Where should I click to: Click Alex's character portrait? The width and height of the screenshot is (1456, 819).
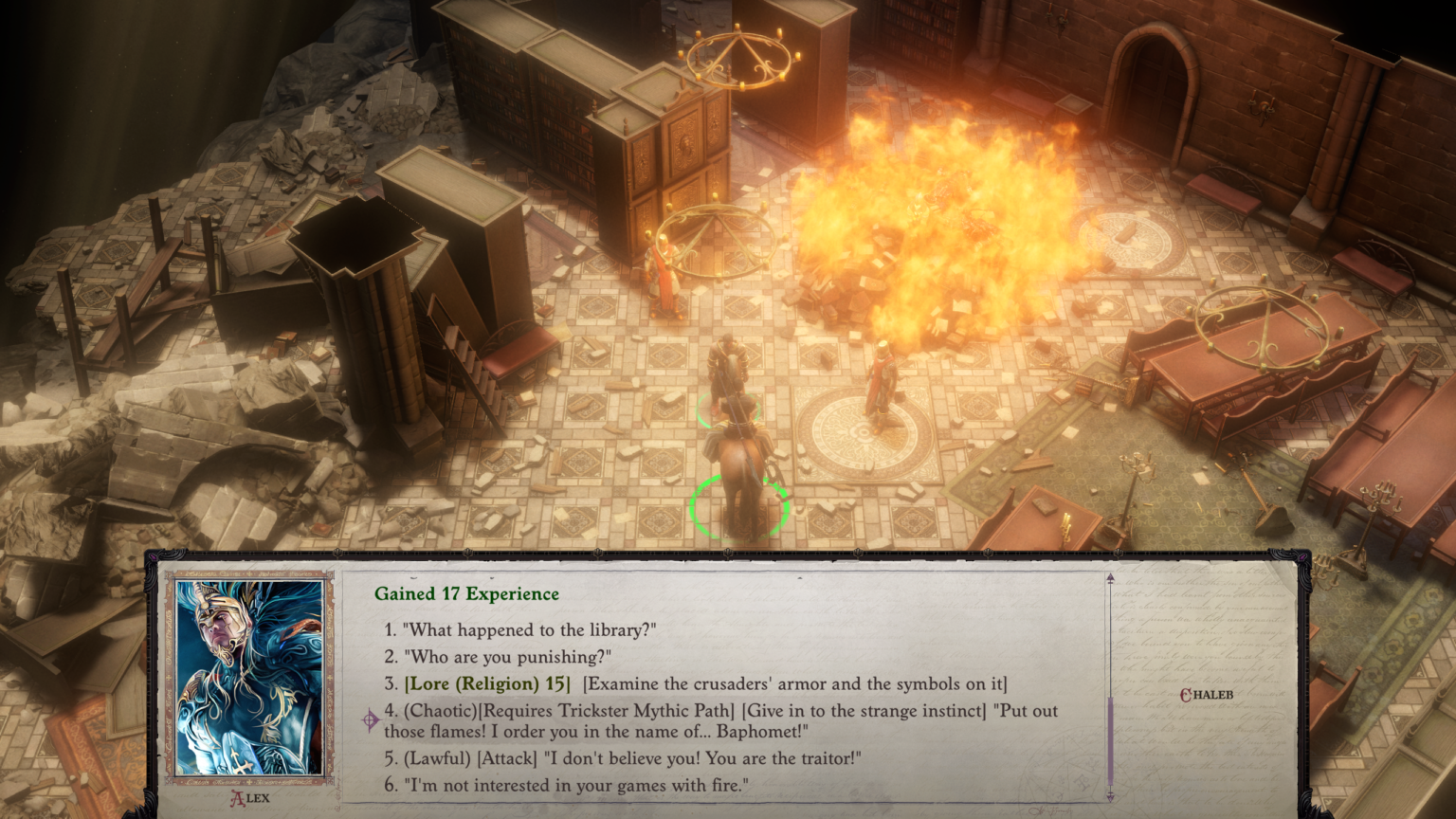tap(249, 678)
